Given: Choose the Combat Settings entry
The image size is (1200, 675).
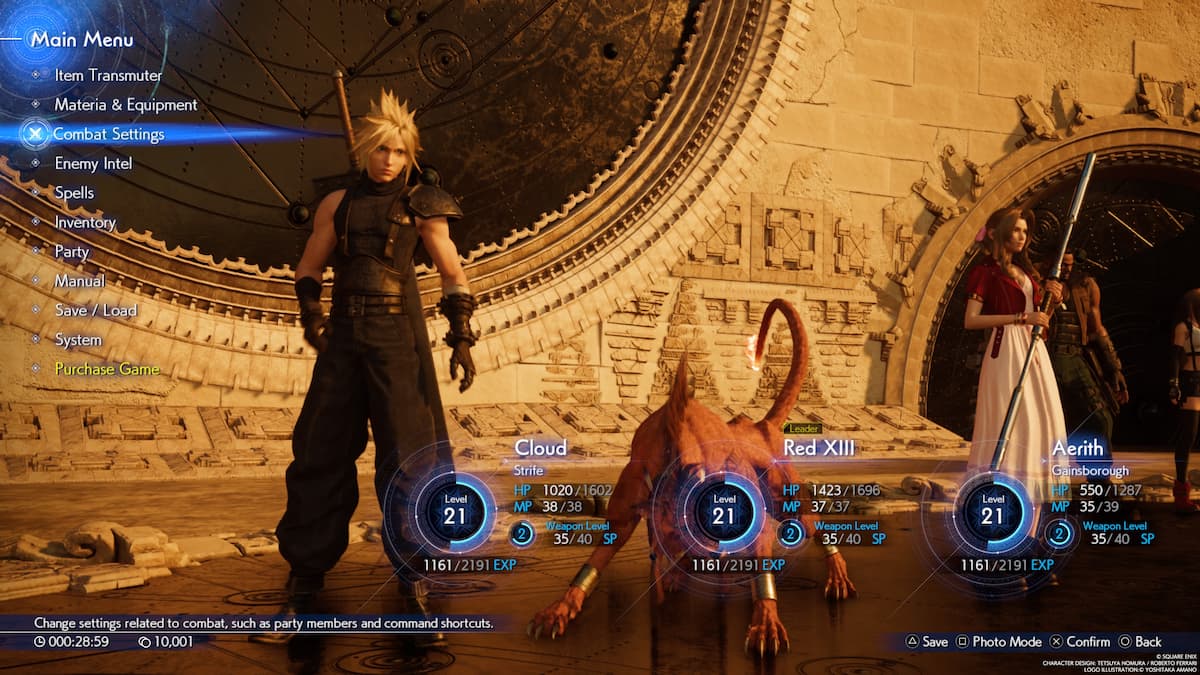Looking at the screenshot, I should (x=108, y=134).
